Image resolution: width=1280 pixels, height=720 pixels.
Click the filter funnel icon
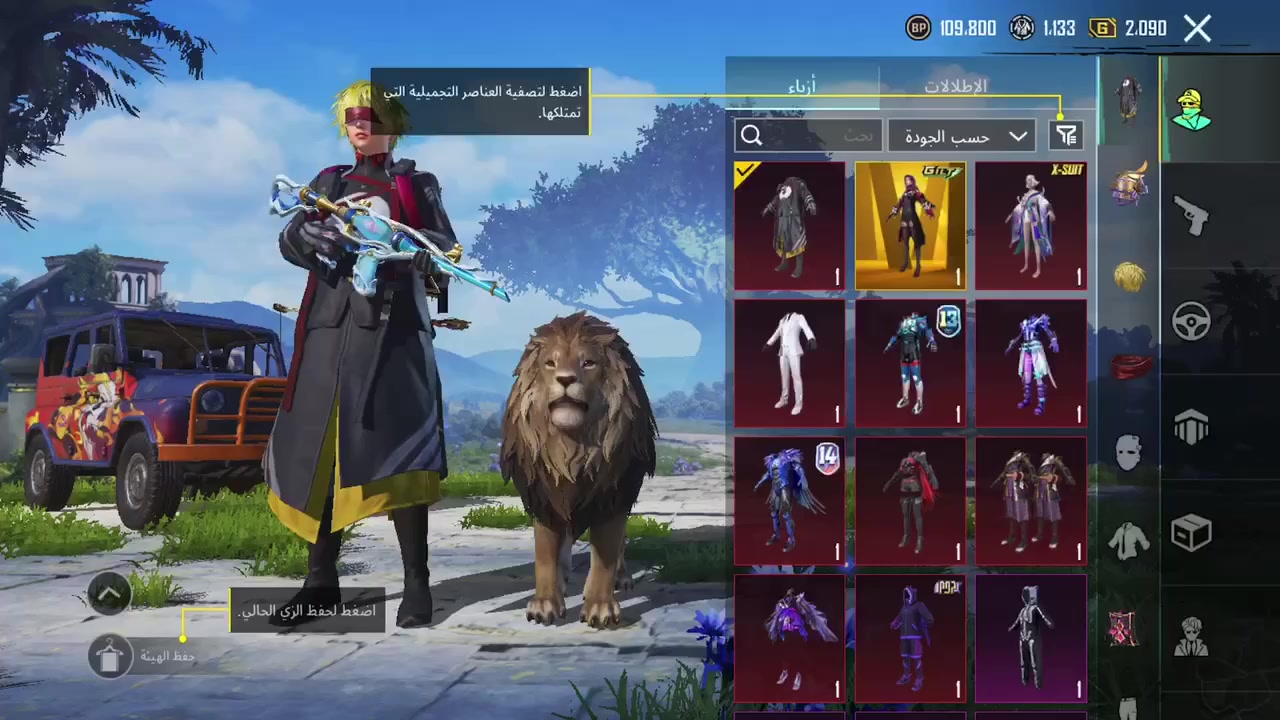tap(1066, 135)
